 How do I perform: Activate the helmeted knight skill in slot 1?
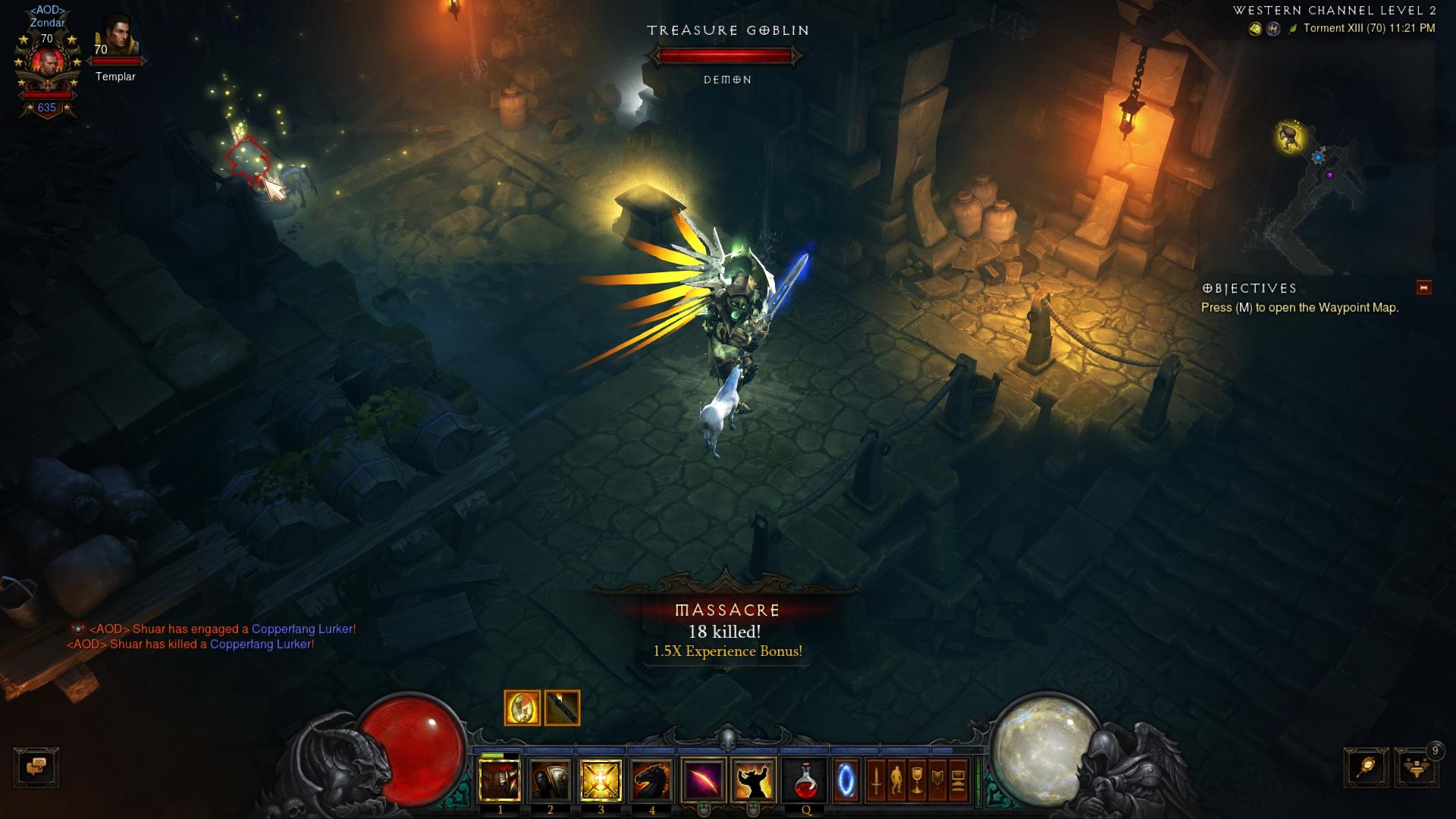[500, 781]
